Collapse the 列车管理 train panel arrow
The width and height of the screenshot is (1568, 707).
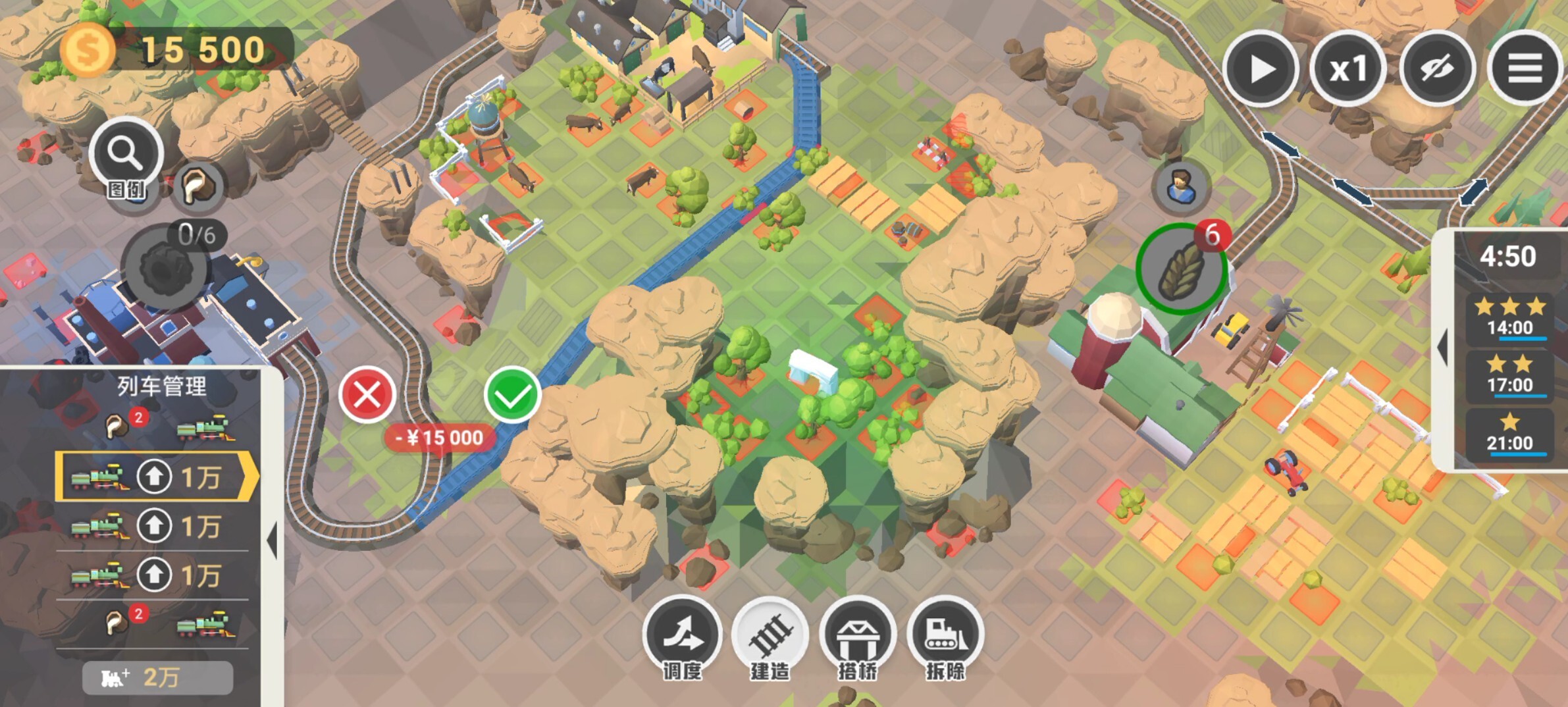point(272,540)
